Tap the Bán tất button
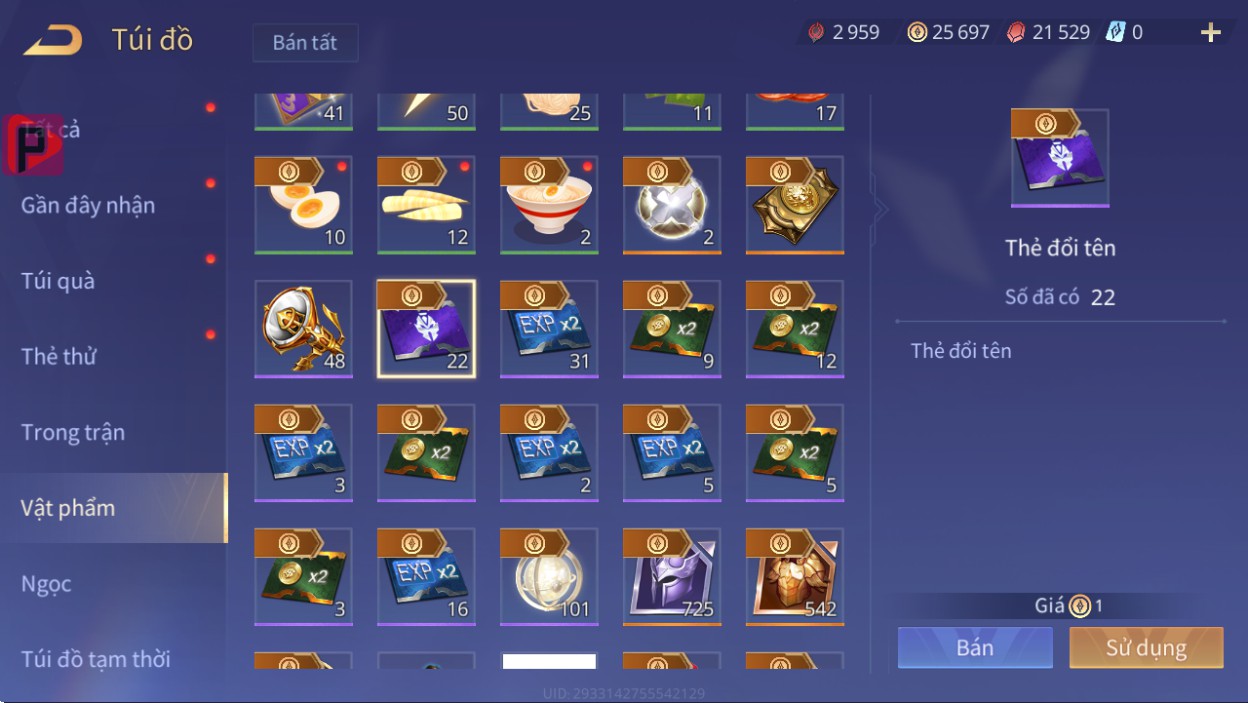Image resolution: width=1248 pixels, height=703 pixels. pyautogui.click(x=305, y=43)
